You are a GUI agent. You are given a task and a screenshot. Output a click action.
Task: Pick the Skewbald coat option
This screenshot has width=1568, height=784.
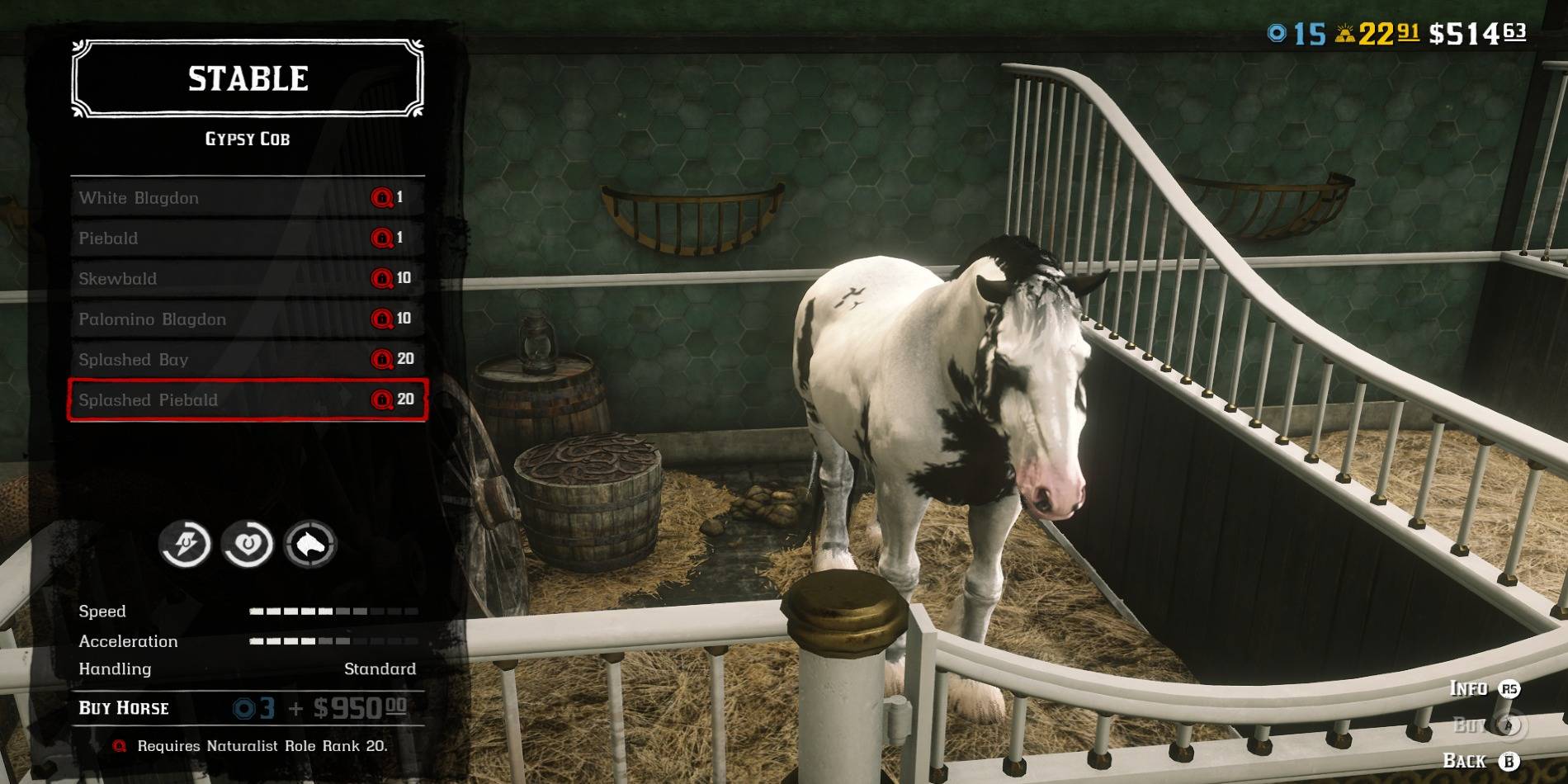pyautogui.click(x=247, y=279)
